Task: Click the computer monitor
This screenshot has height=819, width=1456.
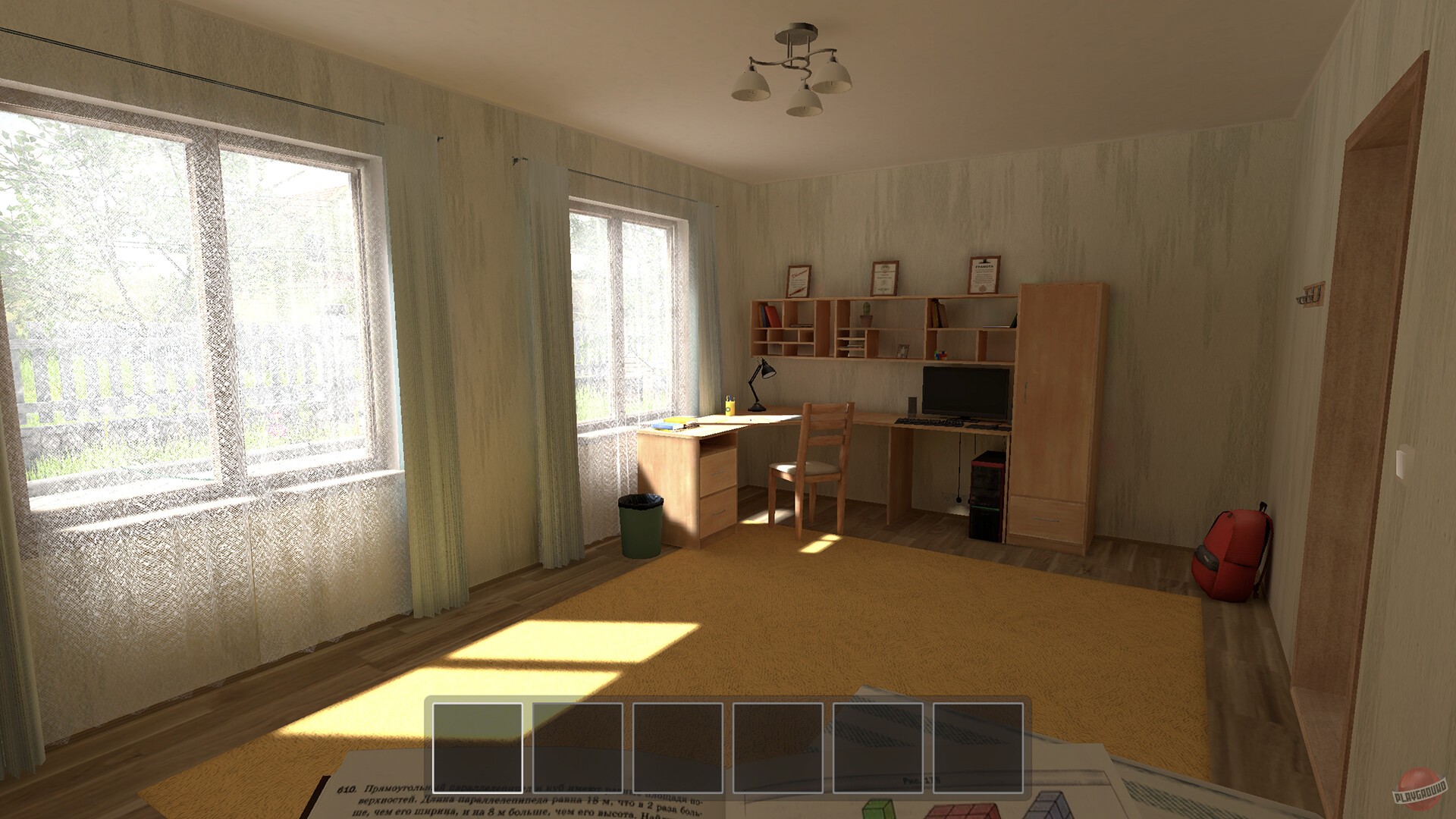Action: tap(965, 391)
